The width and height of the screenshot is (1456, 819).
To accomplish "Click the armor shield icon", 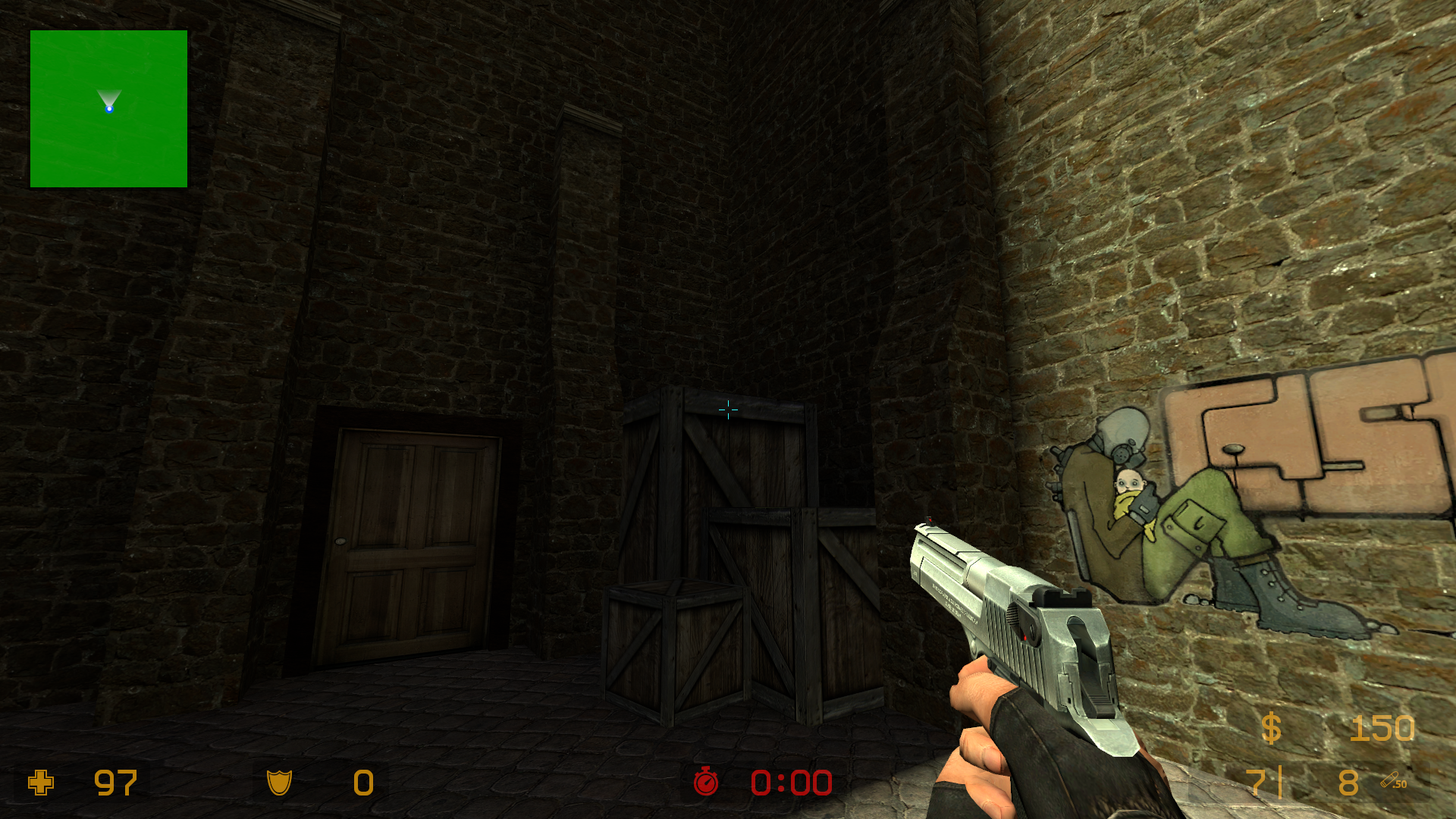I will tap(279, 783).
